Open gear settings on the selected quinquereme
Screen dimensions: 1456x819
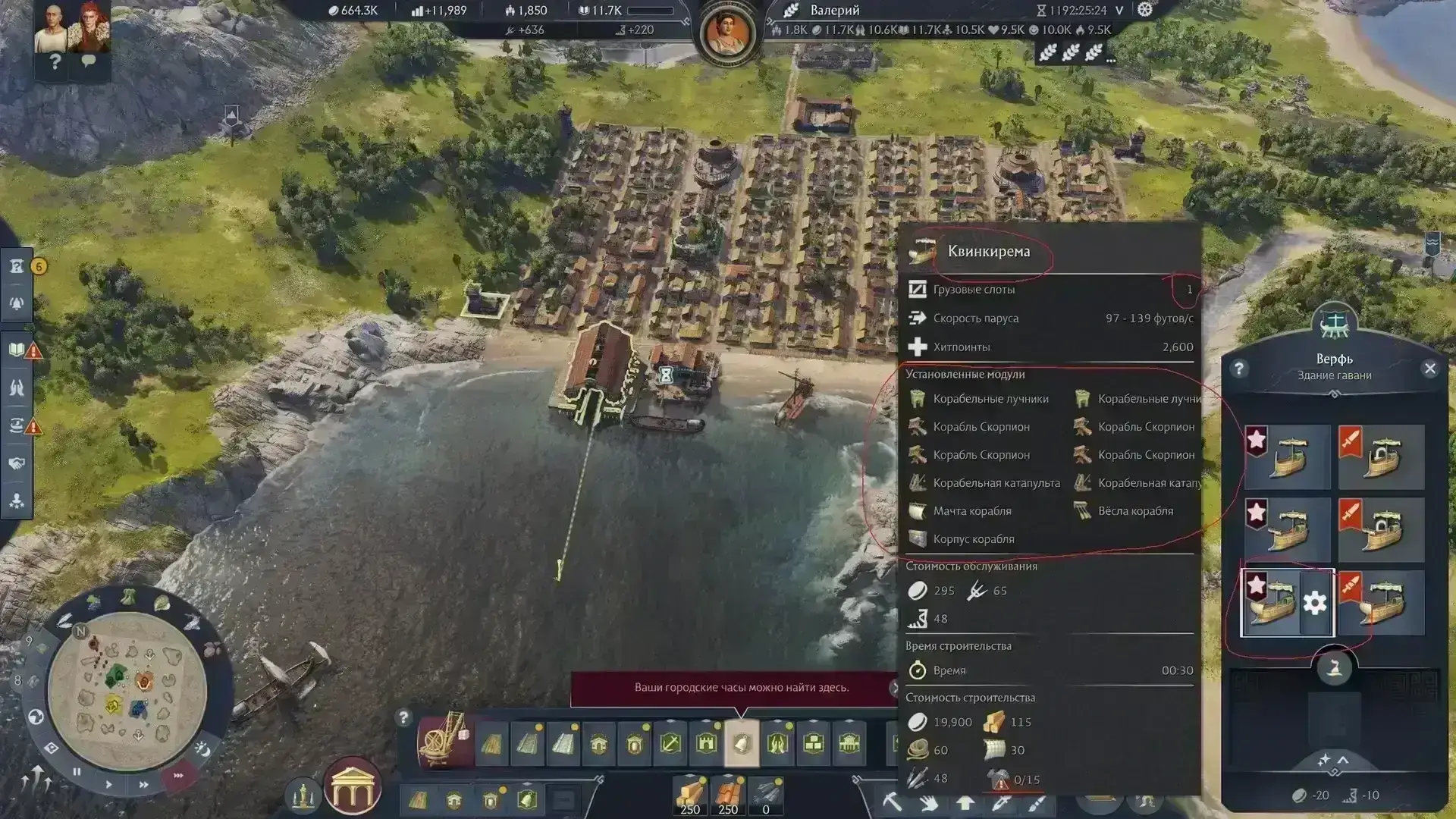[1315, 604]
